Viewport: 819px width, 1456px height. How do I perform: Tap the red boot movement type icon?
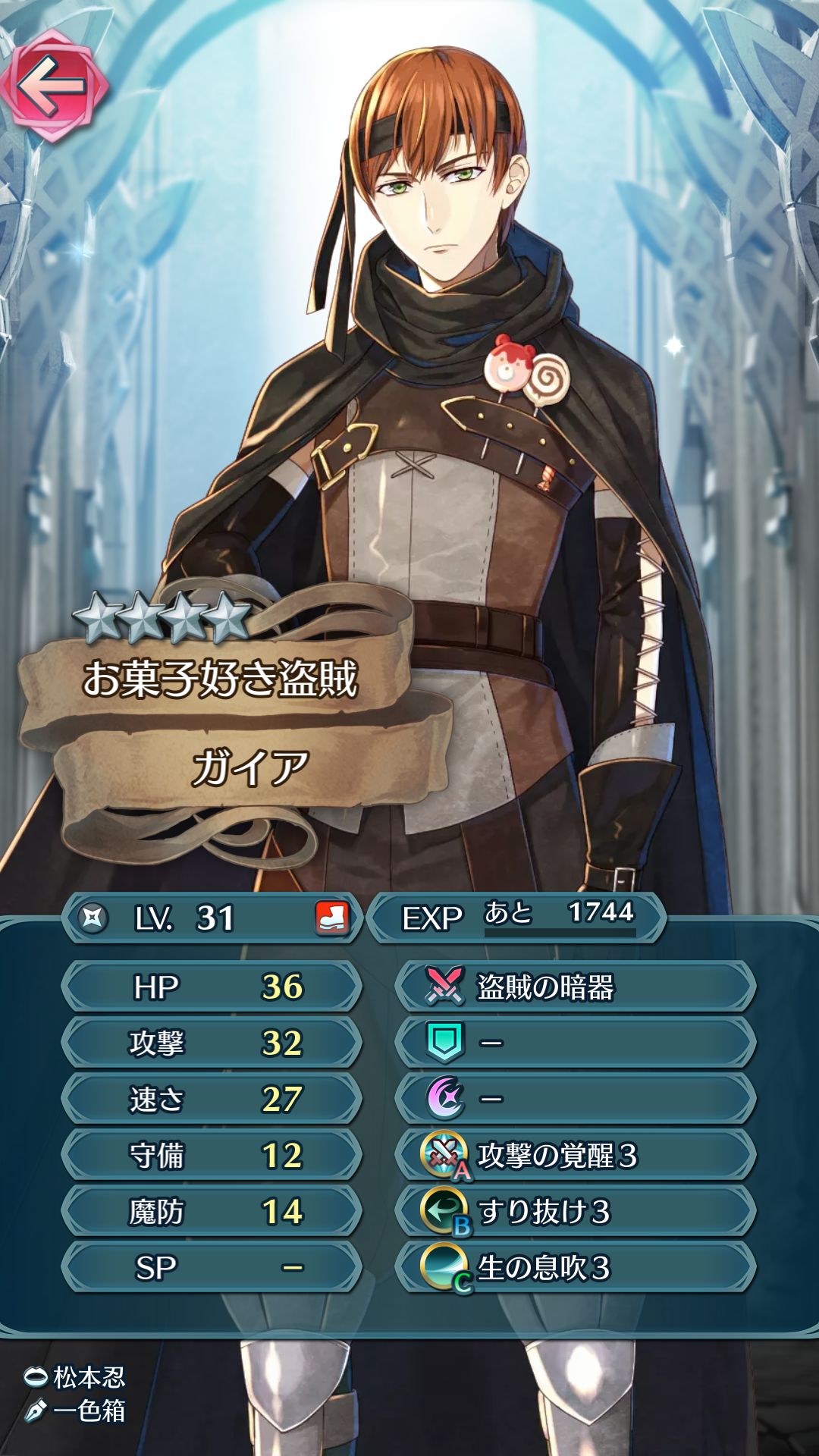[x=332, y=918]
